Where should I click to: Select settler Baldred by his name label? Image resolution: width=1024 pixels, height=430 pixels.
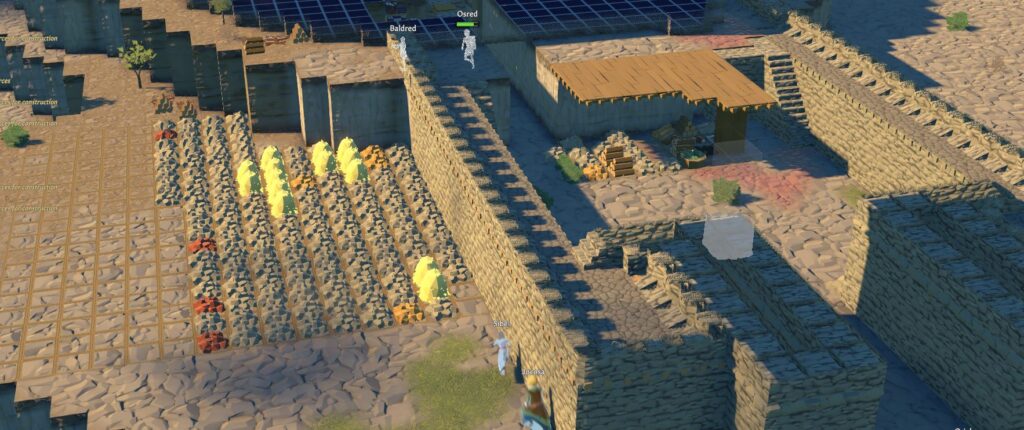coord(402,31)
